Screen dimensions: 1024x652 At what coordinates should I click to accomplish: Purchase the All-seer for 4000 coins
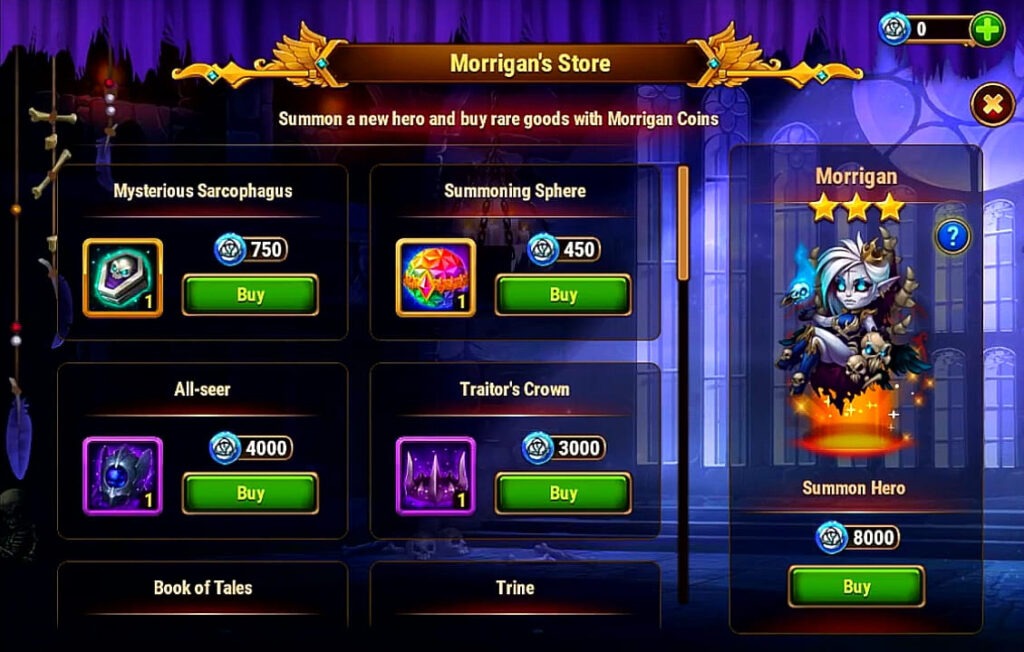[x=250, y=493]
